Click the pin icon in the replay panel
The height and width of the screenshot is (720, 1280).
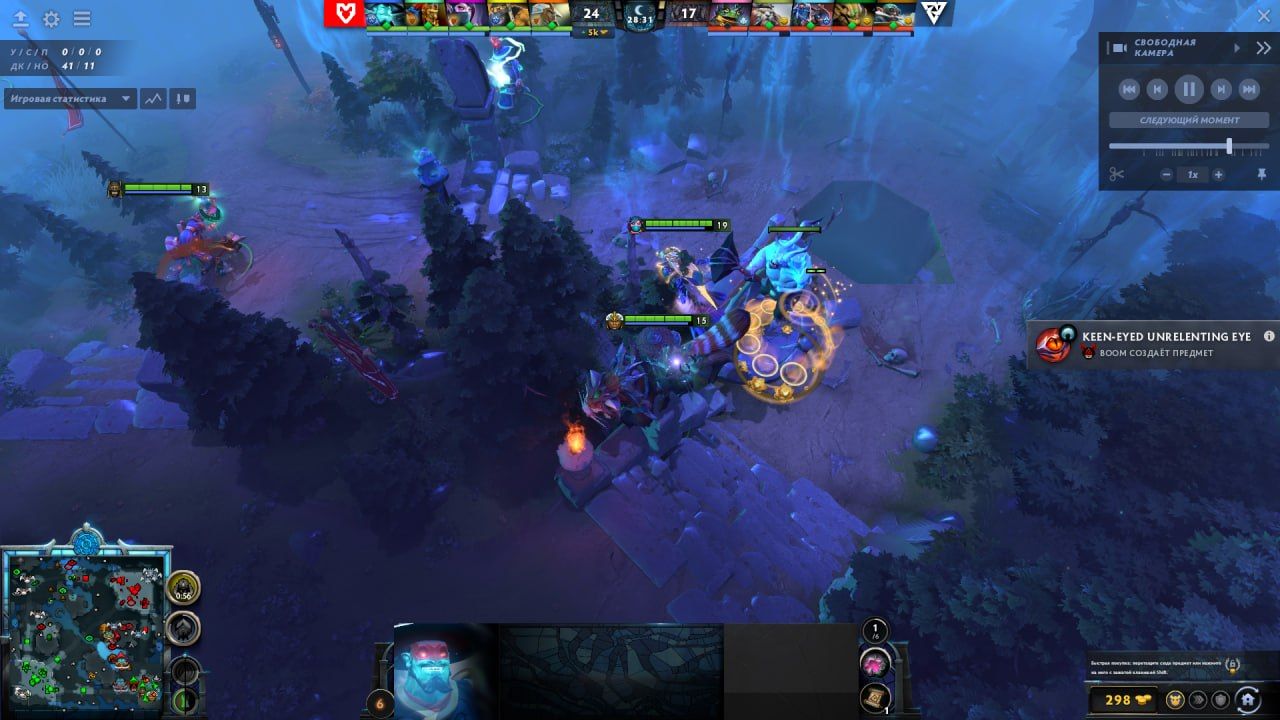coord(1263,173)
